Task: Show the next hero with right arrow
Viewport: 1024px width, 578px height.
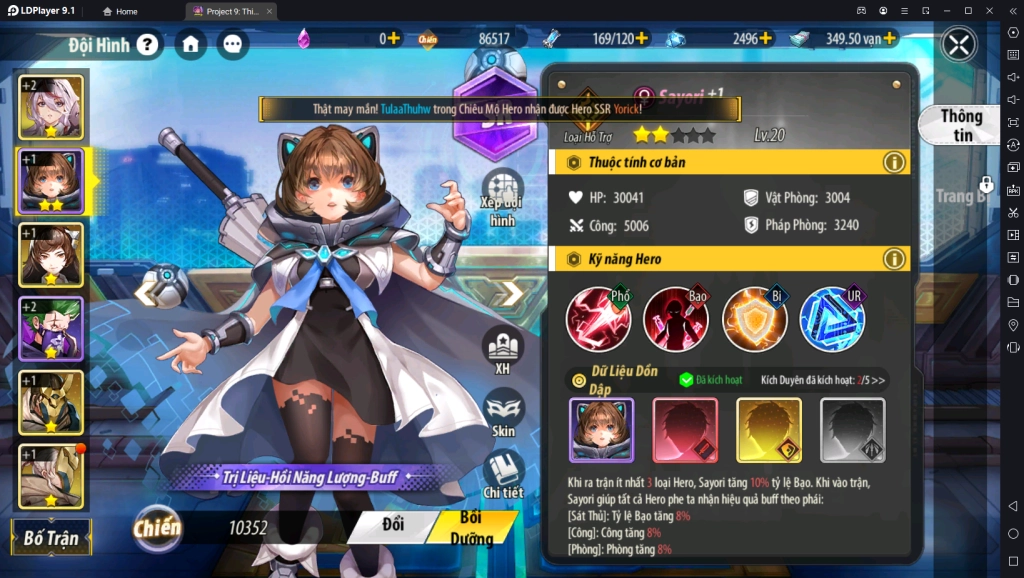Action: tap(512, 293)
